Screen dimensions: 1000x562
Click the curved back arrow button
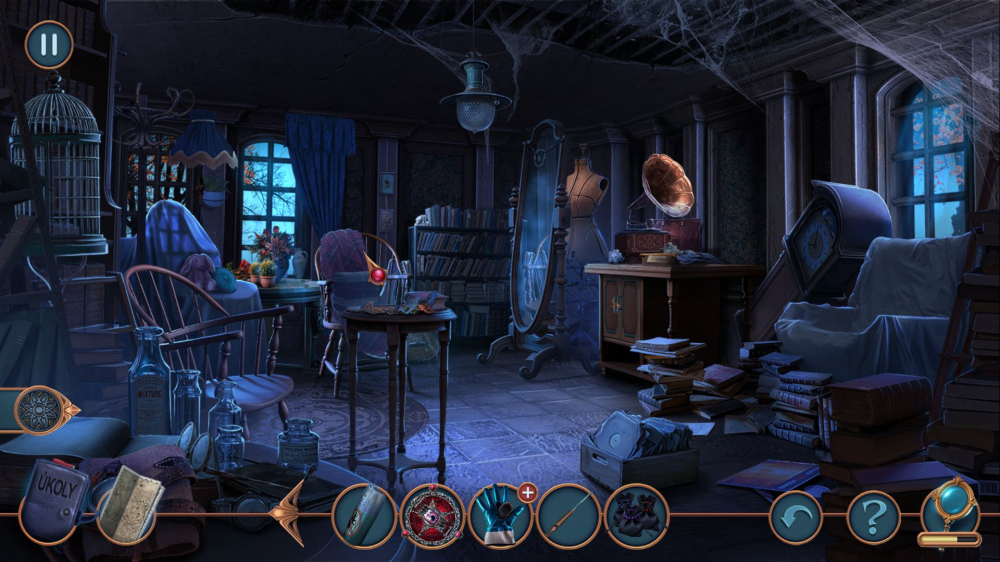795,517
